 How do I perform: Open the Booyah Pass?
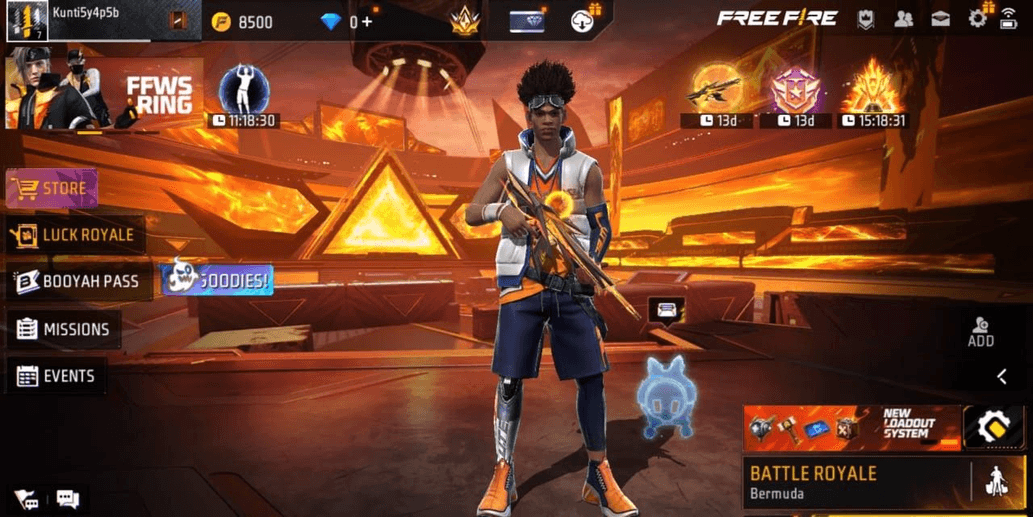tap(78, 282)
